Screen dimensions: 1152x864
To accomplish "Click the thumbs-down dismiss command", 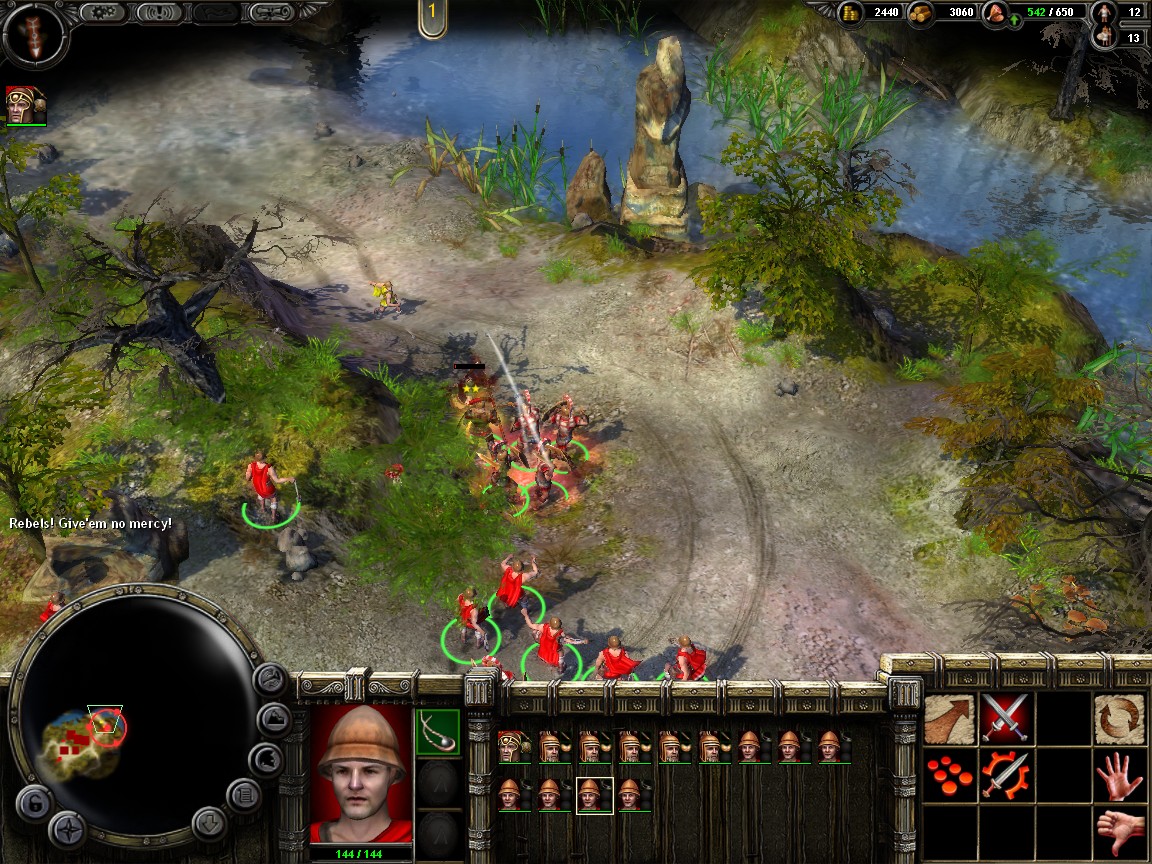I will coord(1119,830).
